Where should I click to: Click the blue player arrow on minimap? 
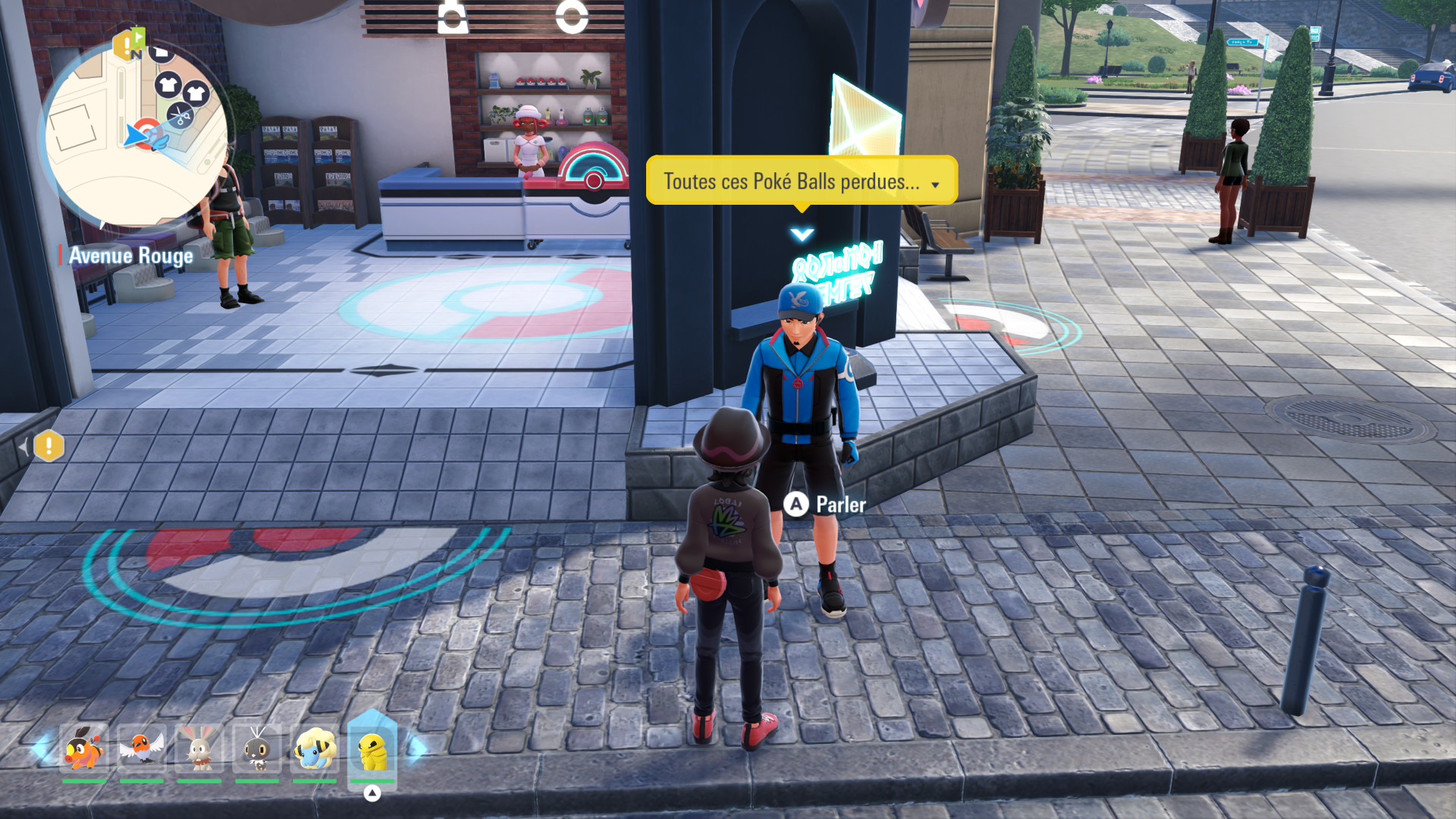click(x=139, y=136)
